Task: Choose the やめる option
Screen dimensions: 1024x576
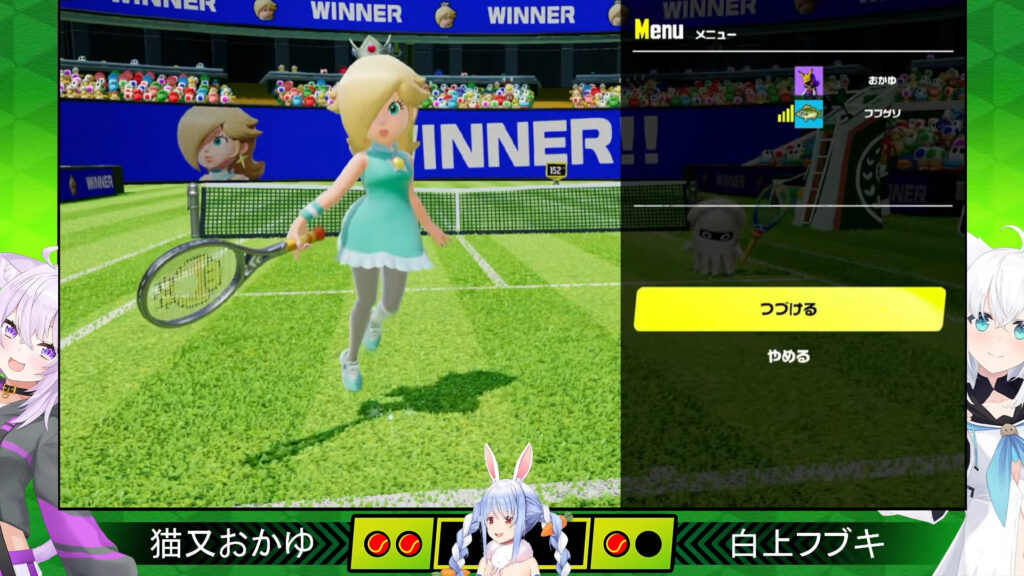Action: click(789, 356)
